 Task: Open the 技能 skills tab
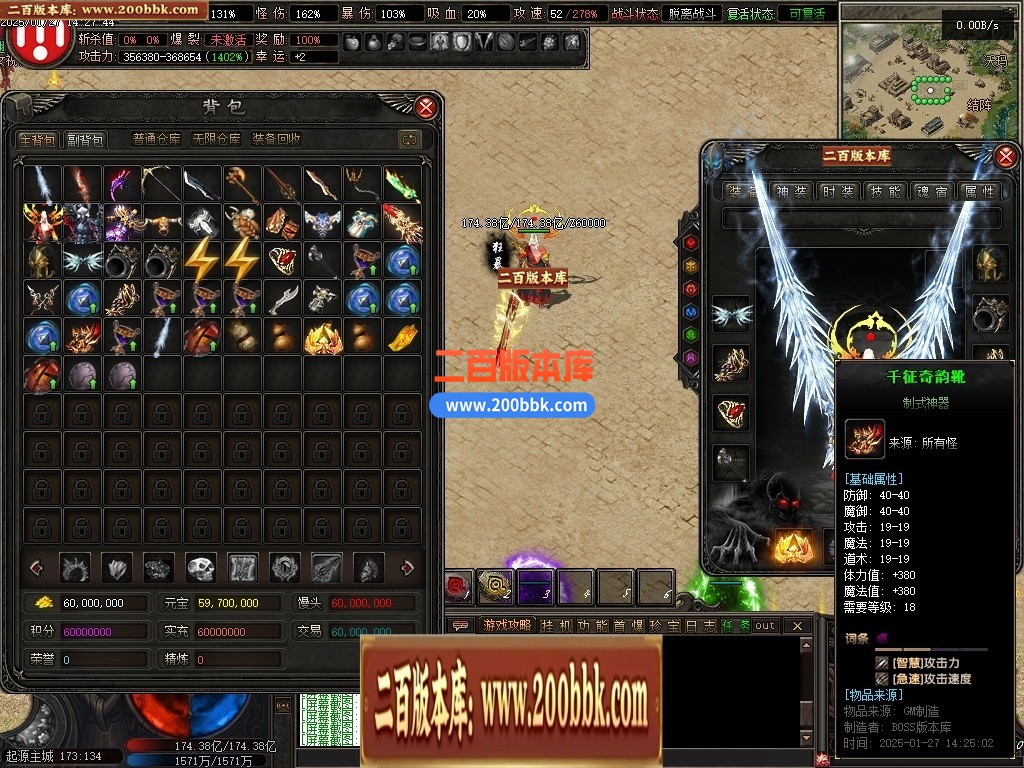[x=884, y=191]
